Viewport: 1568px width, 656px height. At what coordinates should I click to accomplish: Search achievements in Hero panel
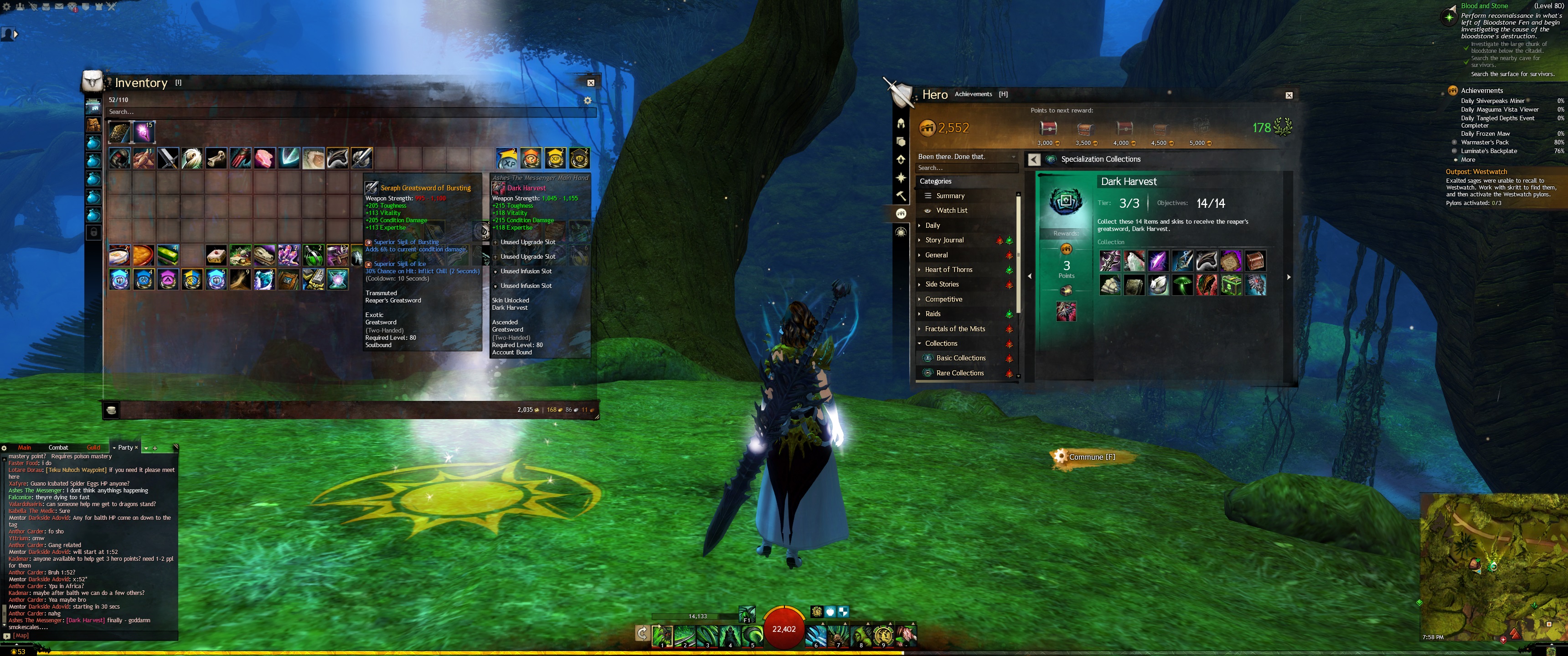pos(965,168)
